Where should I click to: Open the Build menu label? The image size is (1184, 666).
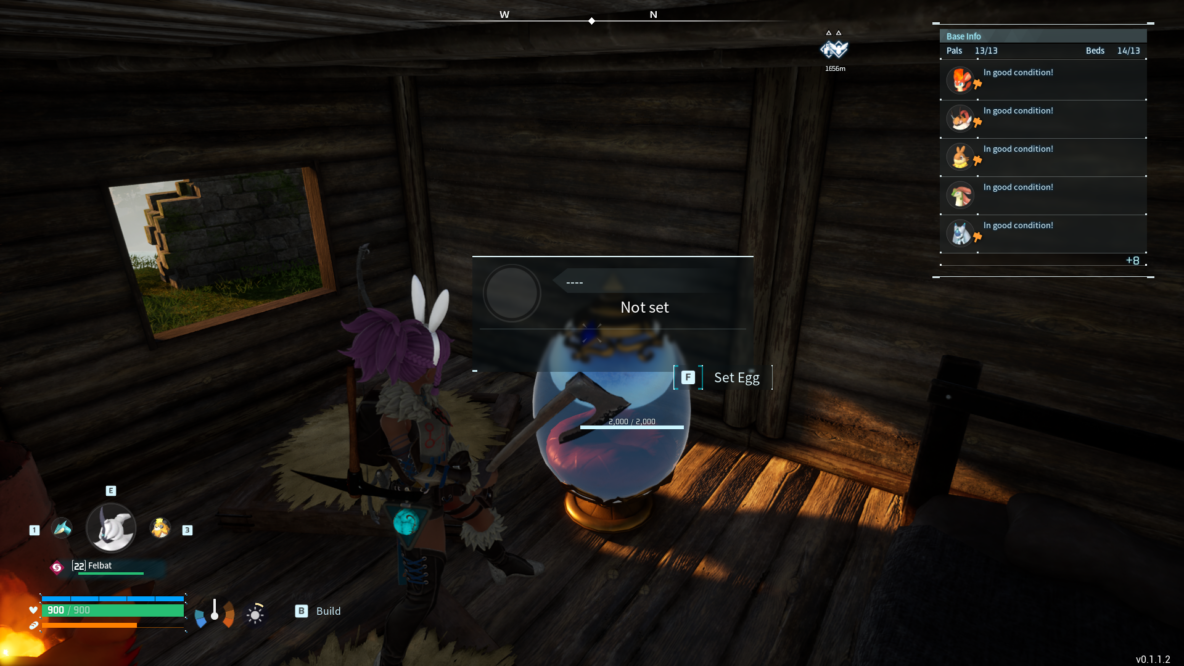(328, 611)
